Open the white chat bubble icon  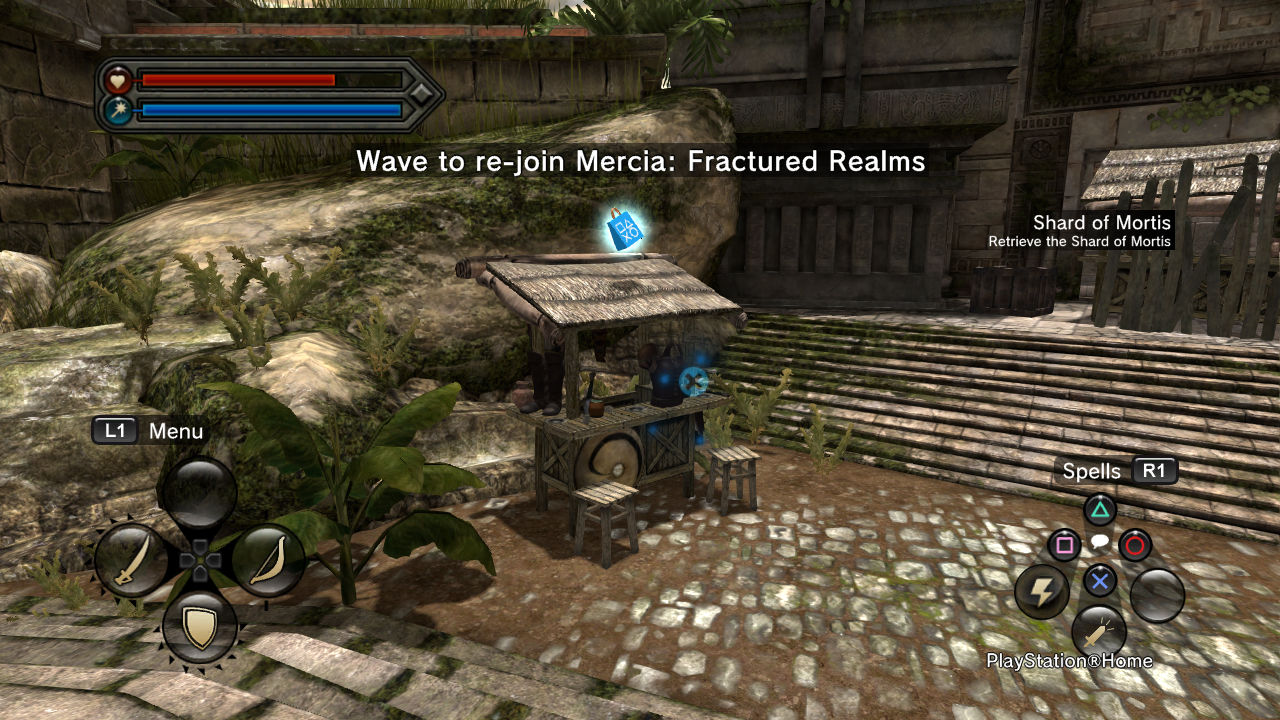pos(1099,543)
